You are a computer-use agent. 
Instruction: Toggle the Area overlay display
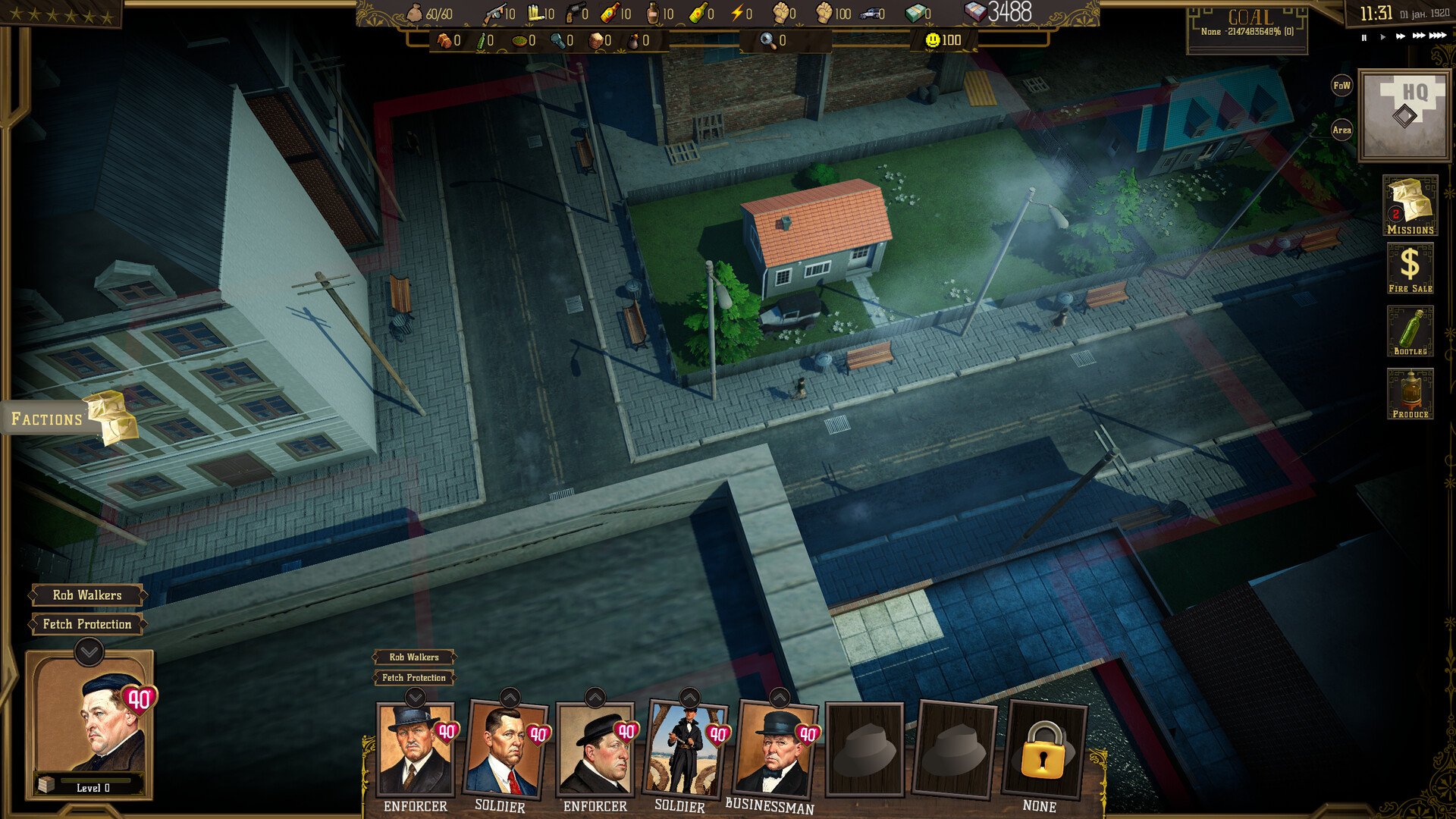click(1341, 130)
